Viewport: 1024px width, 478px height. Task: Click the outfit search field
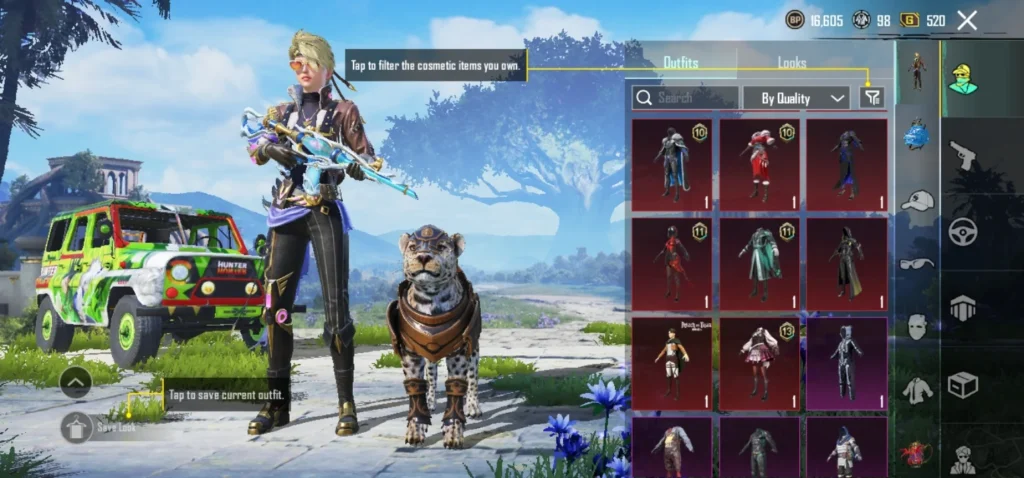pos(685,97)
